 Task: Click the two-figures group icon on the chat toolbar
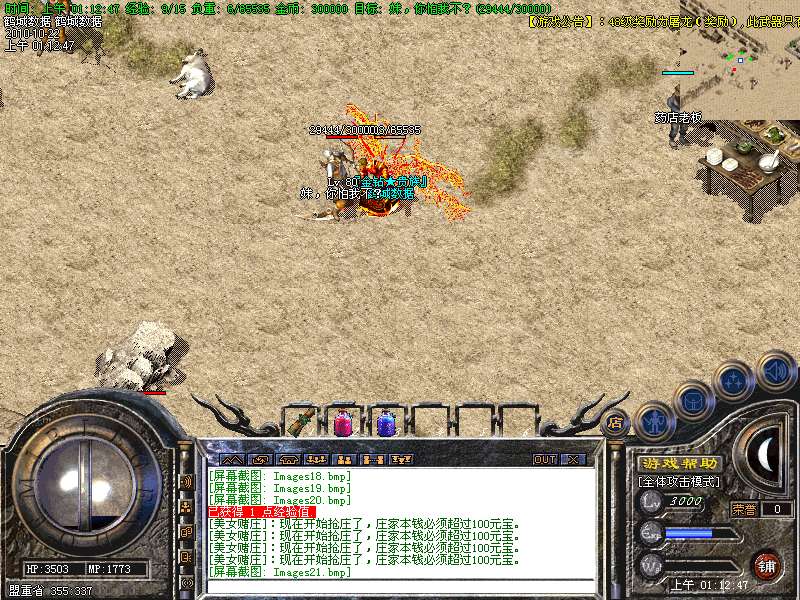(x=345, y=459)
